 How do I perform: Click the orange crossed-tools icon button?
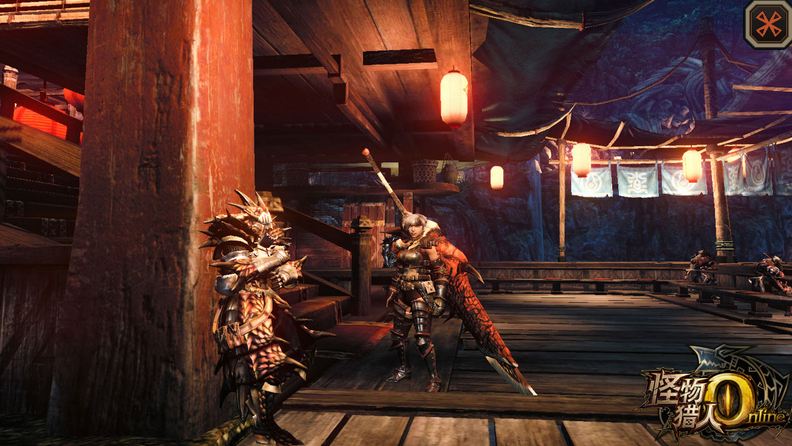[767, 23]
